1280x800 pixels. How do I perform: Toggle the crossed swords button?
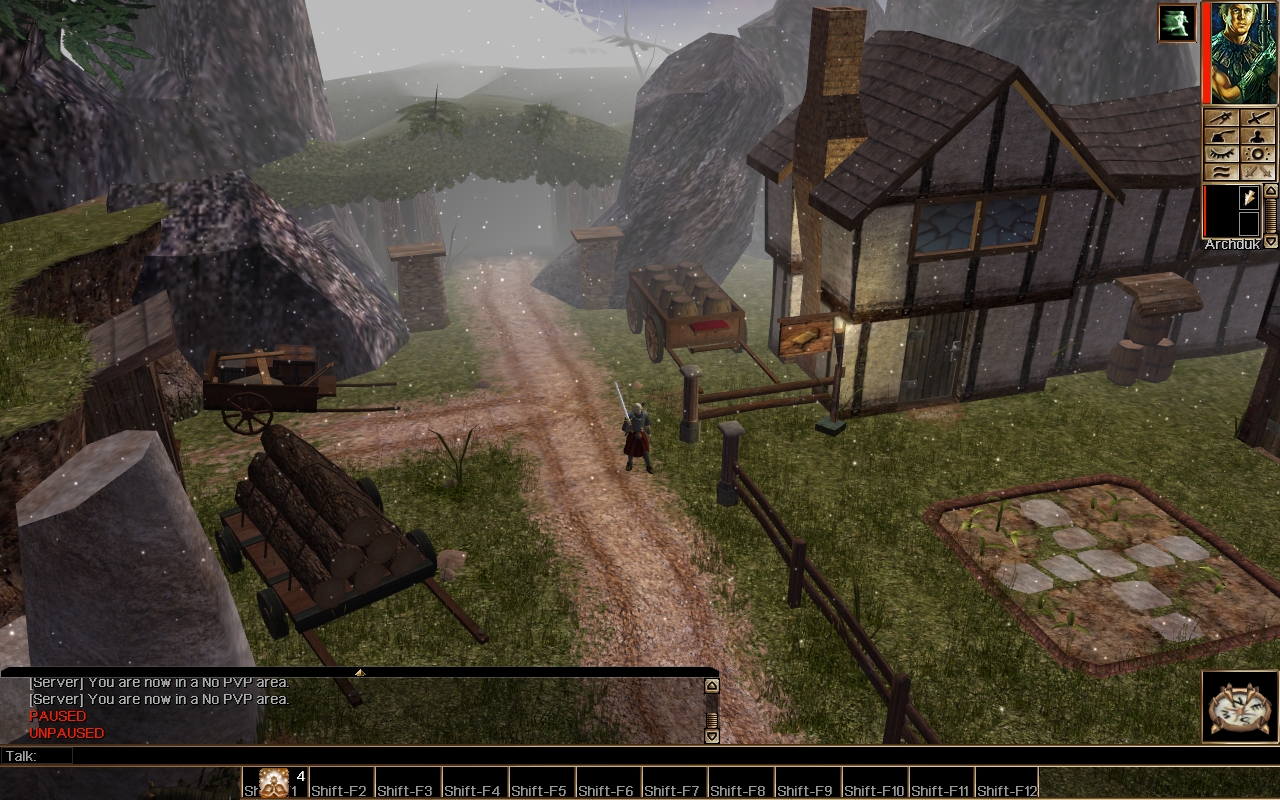(1259, 171)
